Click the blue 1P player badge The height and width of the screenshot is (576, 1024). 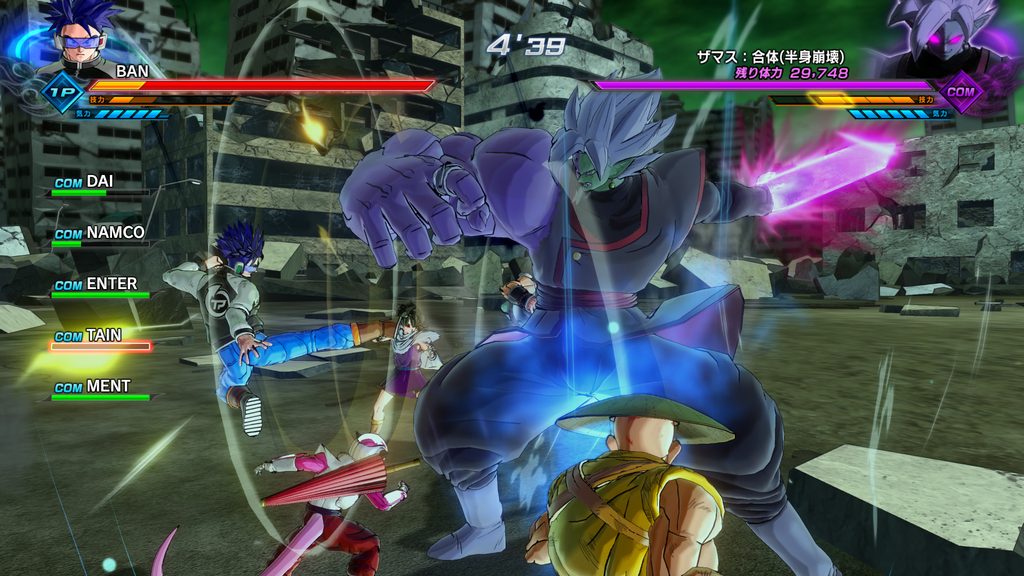(x=59, y=91)
